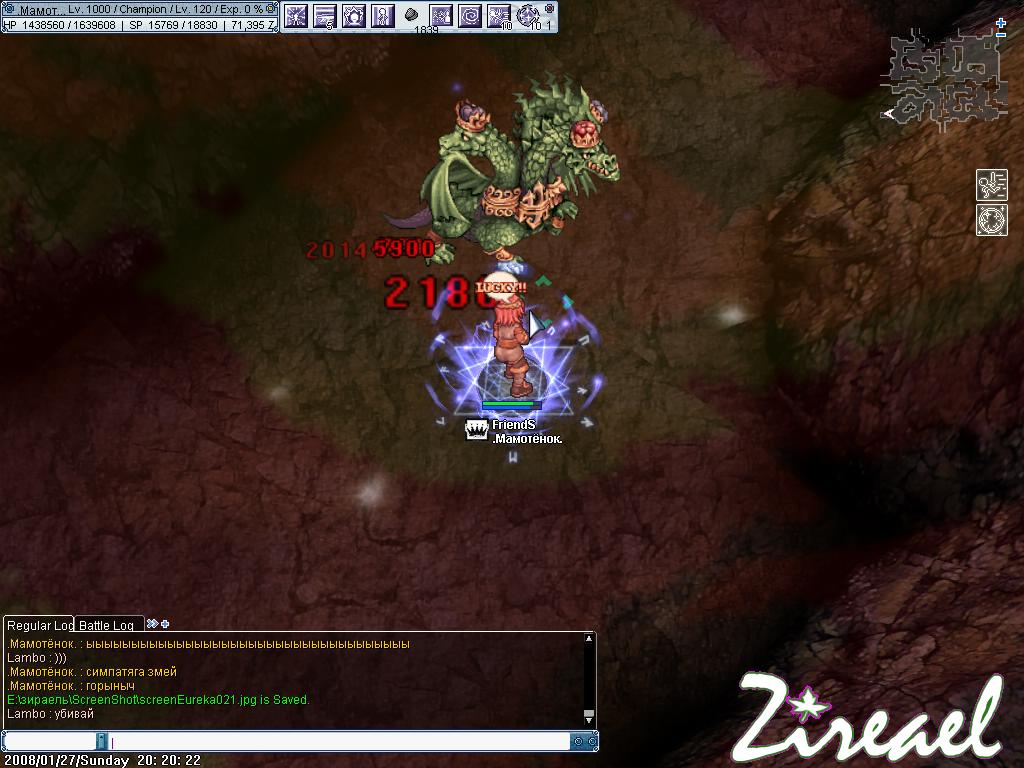
Task: Switch to the Battle Log tab
Action: [x=106, y=625]
